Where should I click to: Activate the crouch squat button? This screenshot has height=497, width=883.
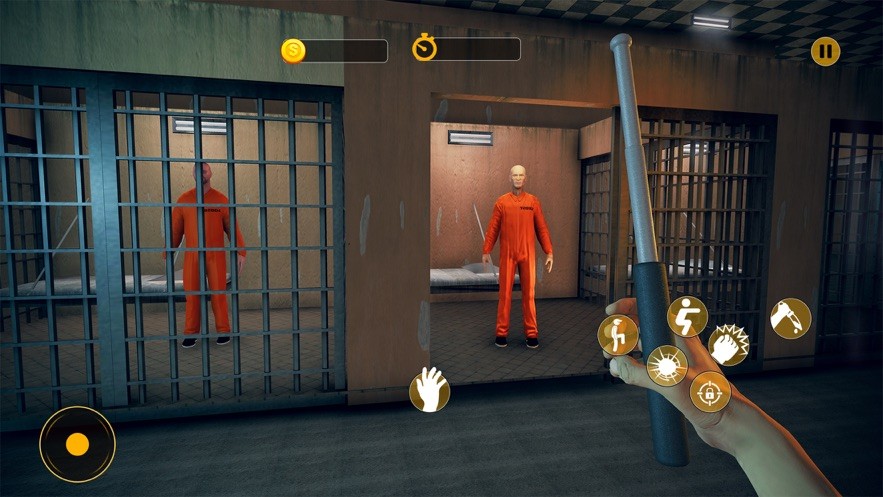[x=687, y=316]
